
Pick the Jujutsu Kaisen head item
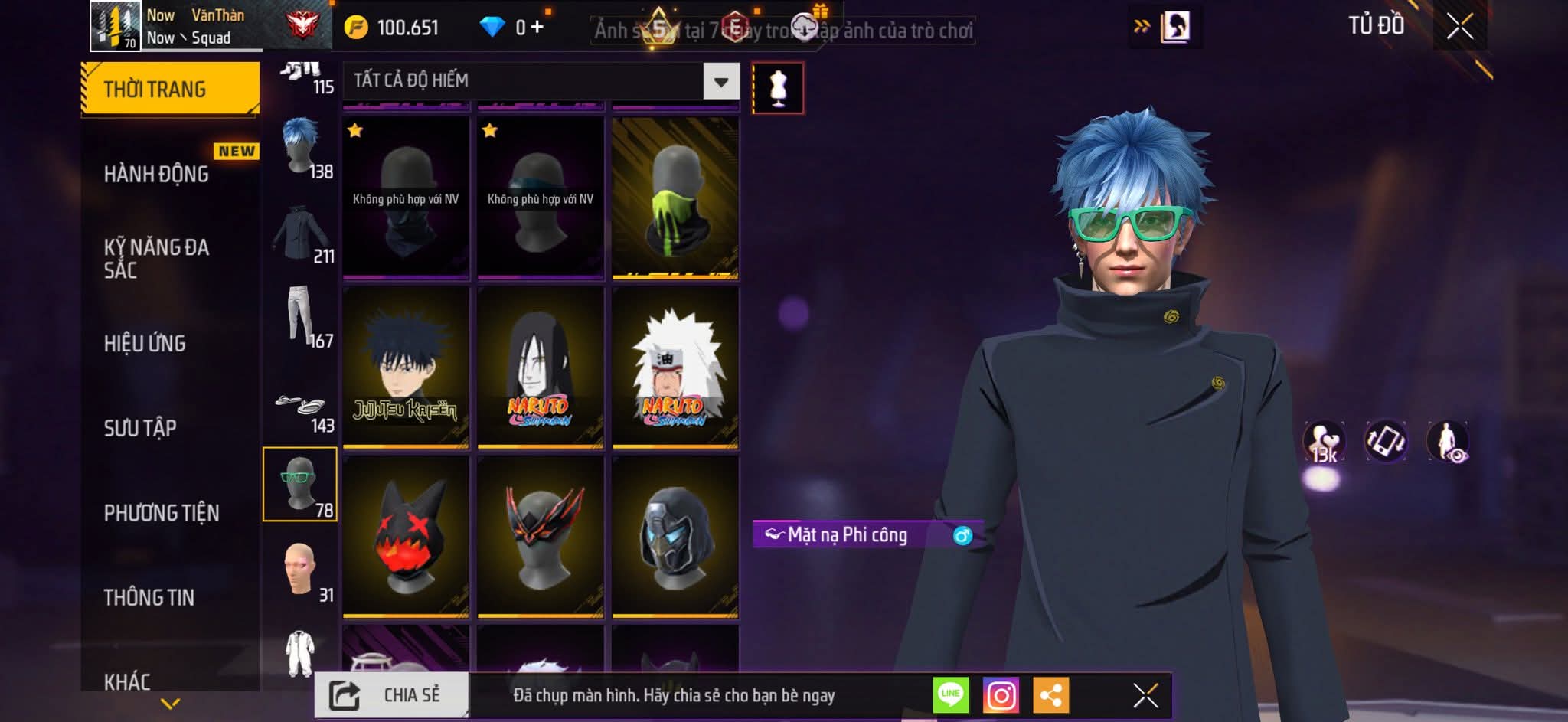pyautogui.click(x=406, y=367)
